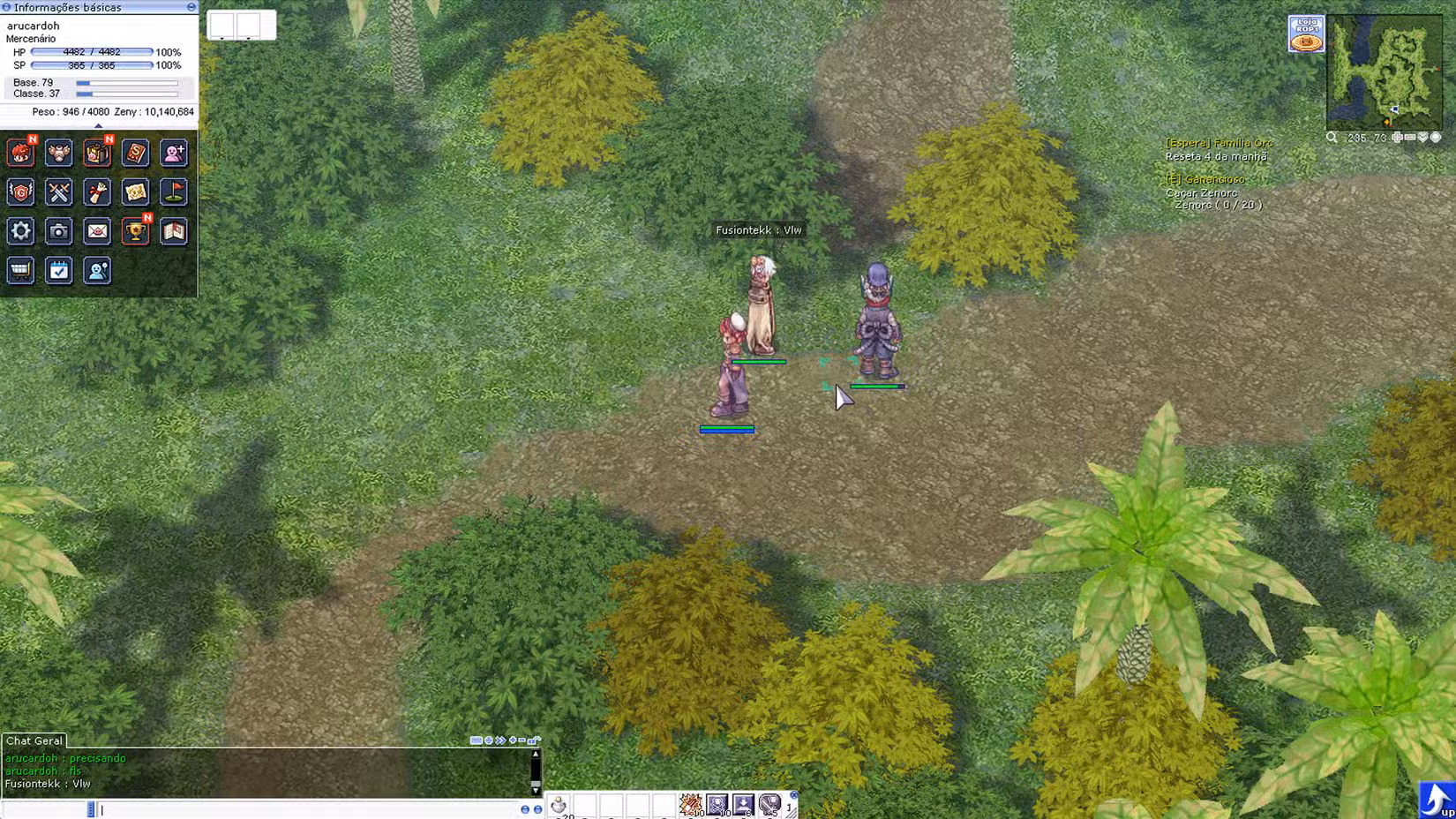Open the skill book icon
The width and height of the screenshot is (1456, 819).
135,153
